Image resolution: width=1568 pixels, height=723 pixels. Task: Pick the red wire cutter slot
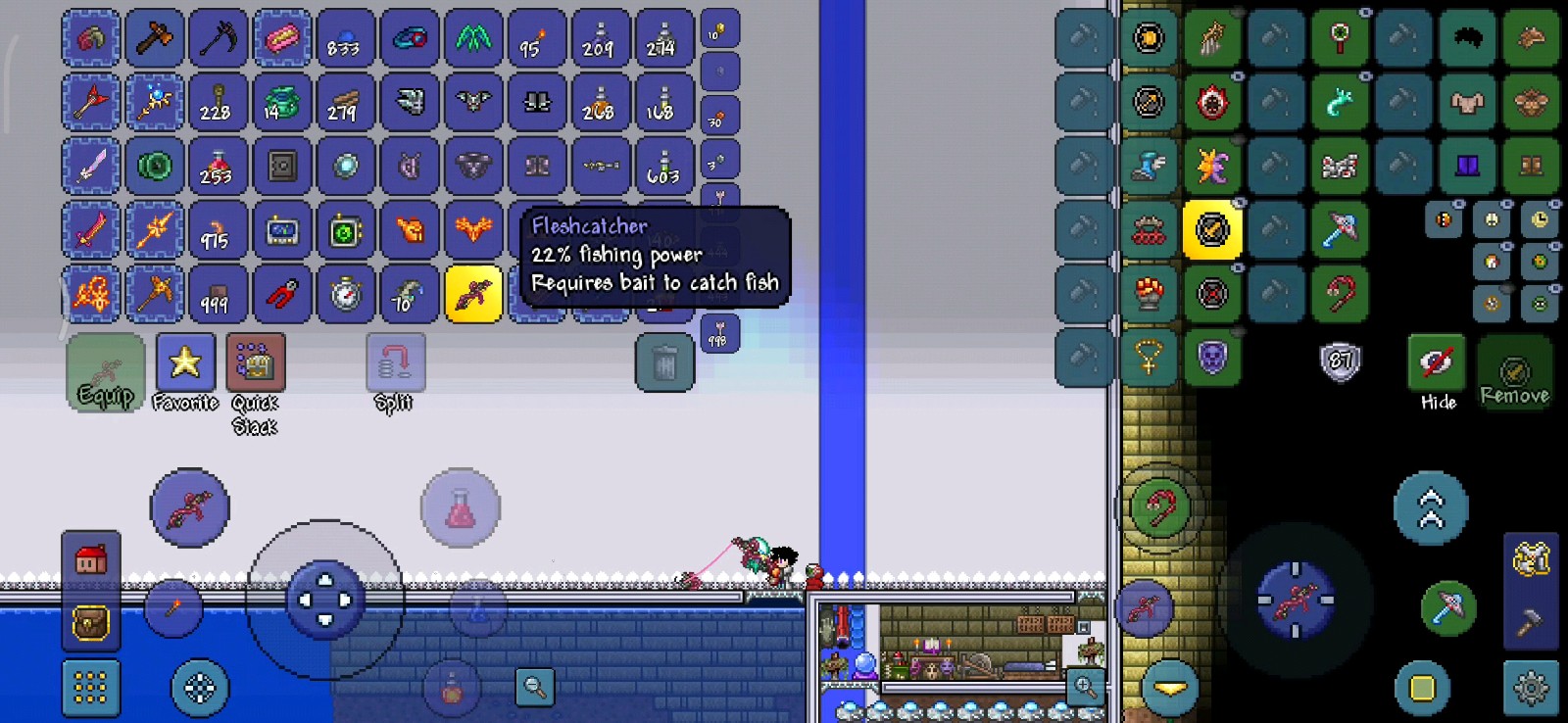tap(282, 294)
